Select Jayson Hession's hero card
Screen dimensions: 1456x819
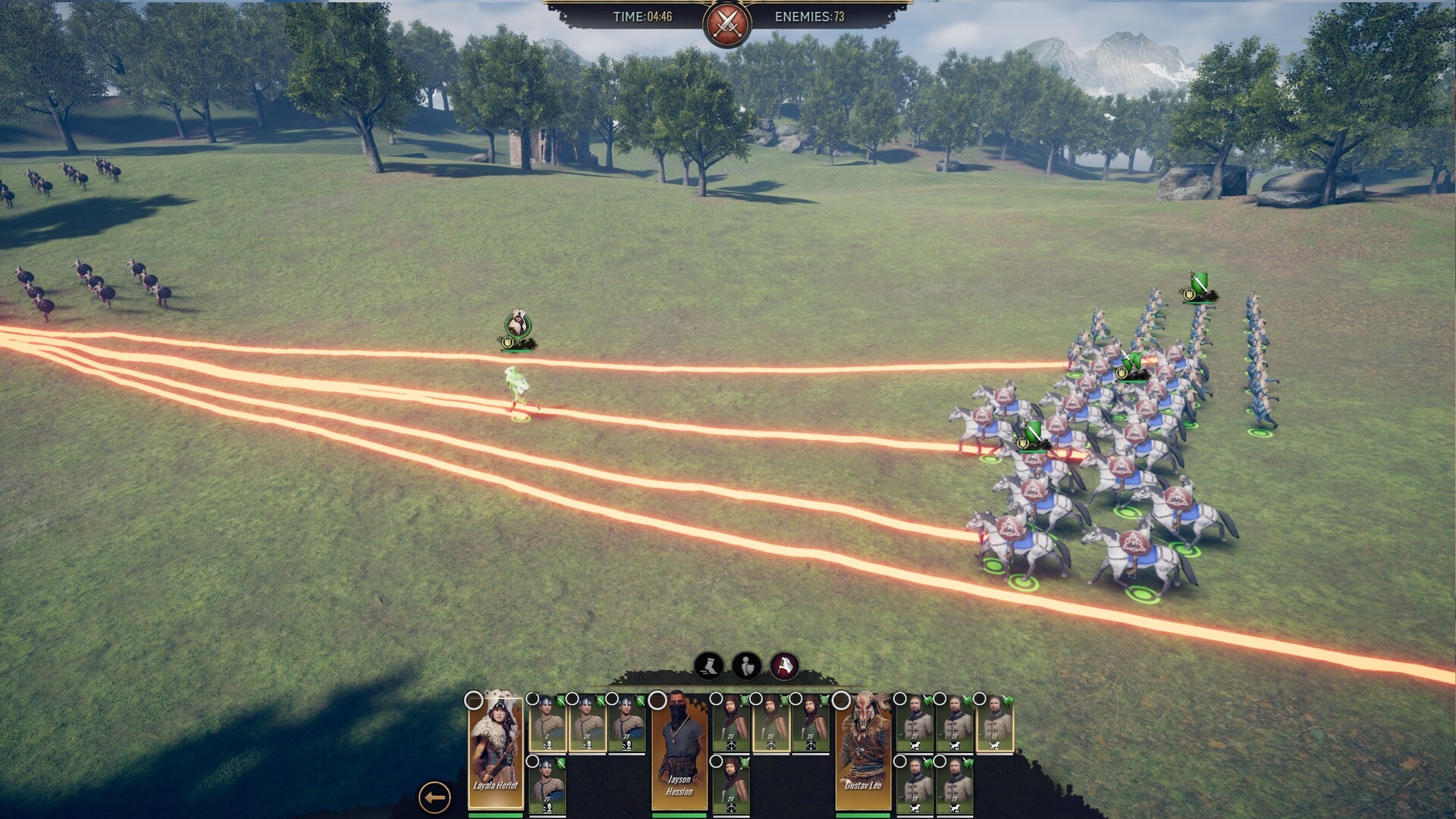click(x=679, y=751)
